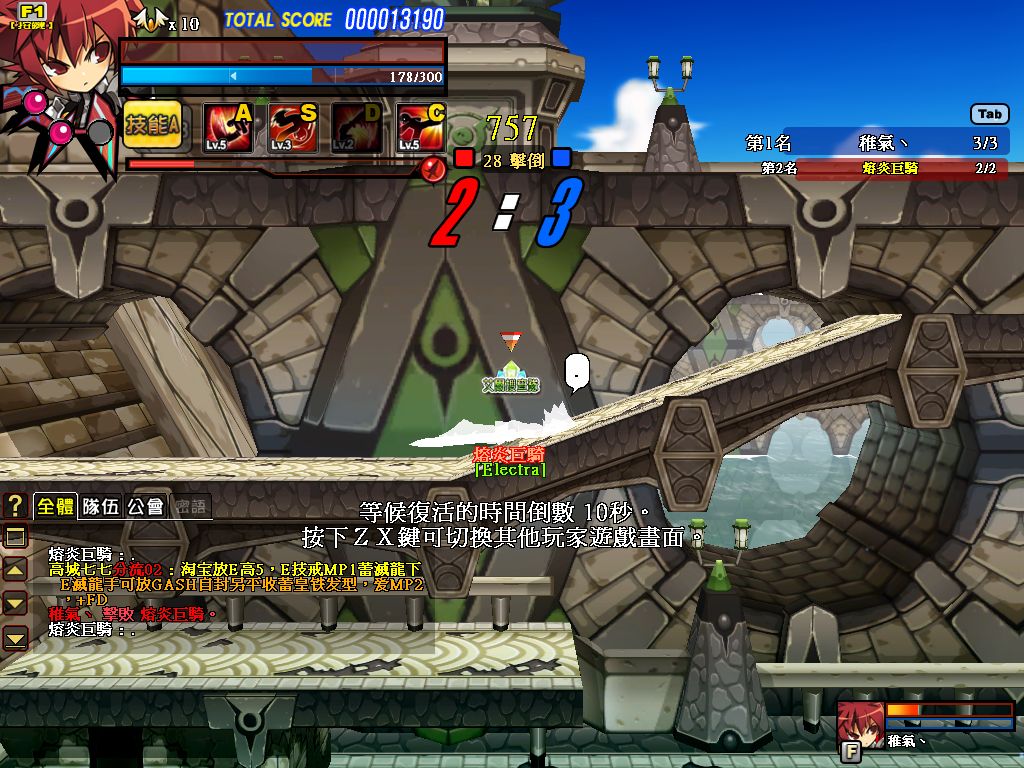Trigger the Lv.5 skill icon marked C

420,127
